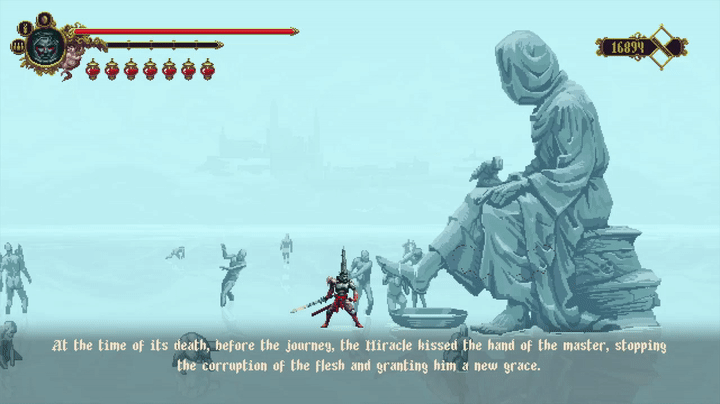
Task: Click the Penitent One mask portrait
Action: point(45,45)
